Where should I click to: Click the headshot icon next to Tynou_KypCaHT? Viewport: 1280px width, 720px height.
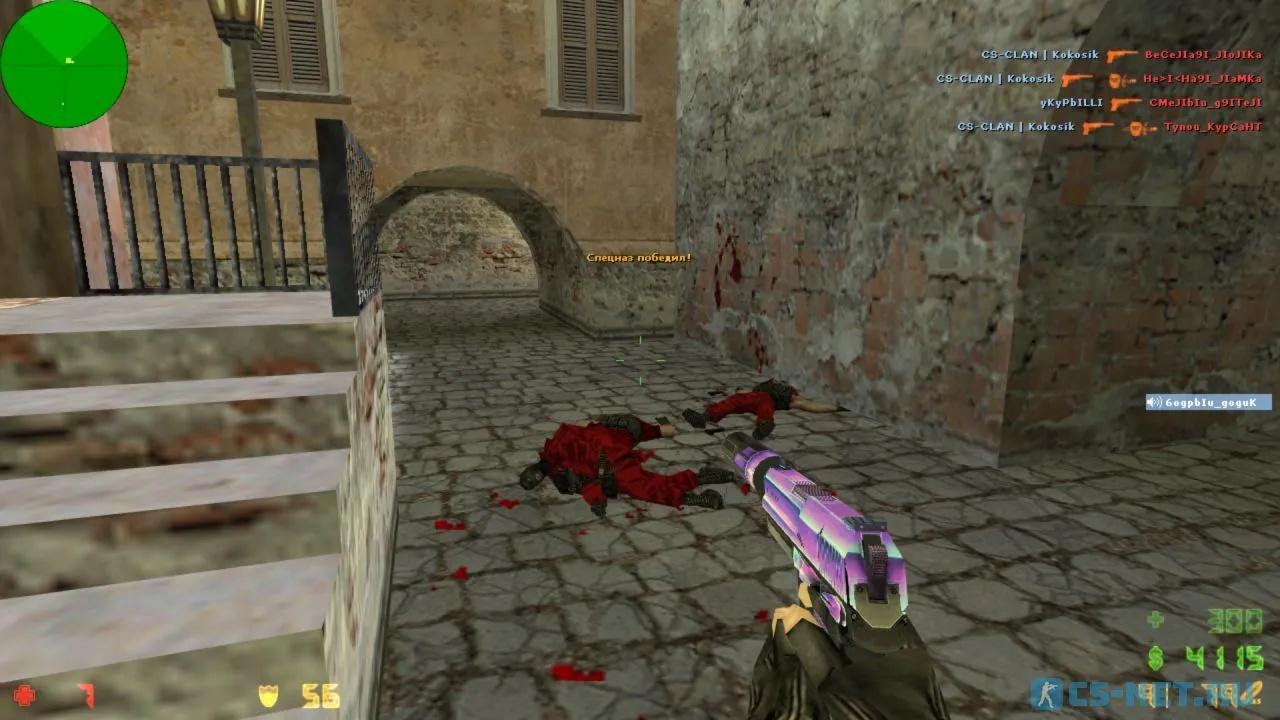pos(1136,127)
